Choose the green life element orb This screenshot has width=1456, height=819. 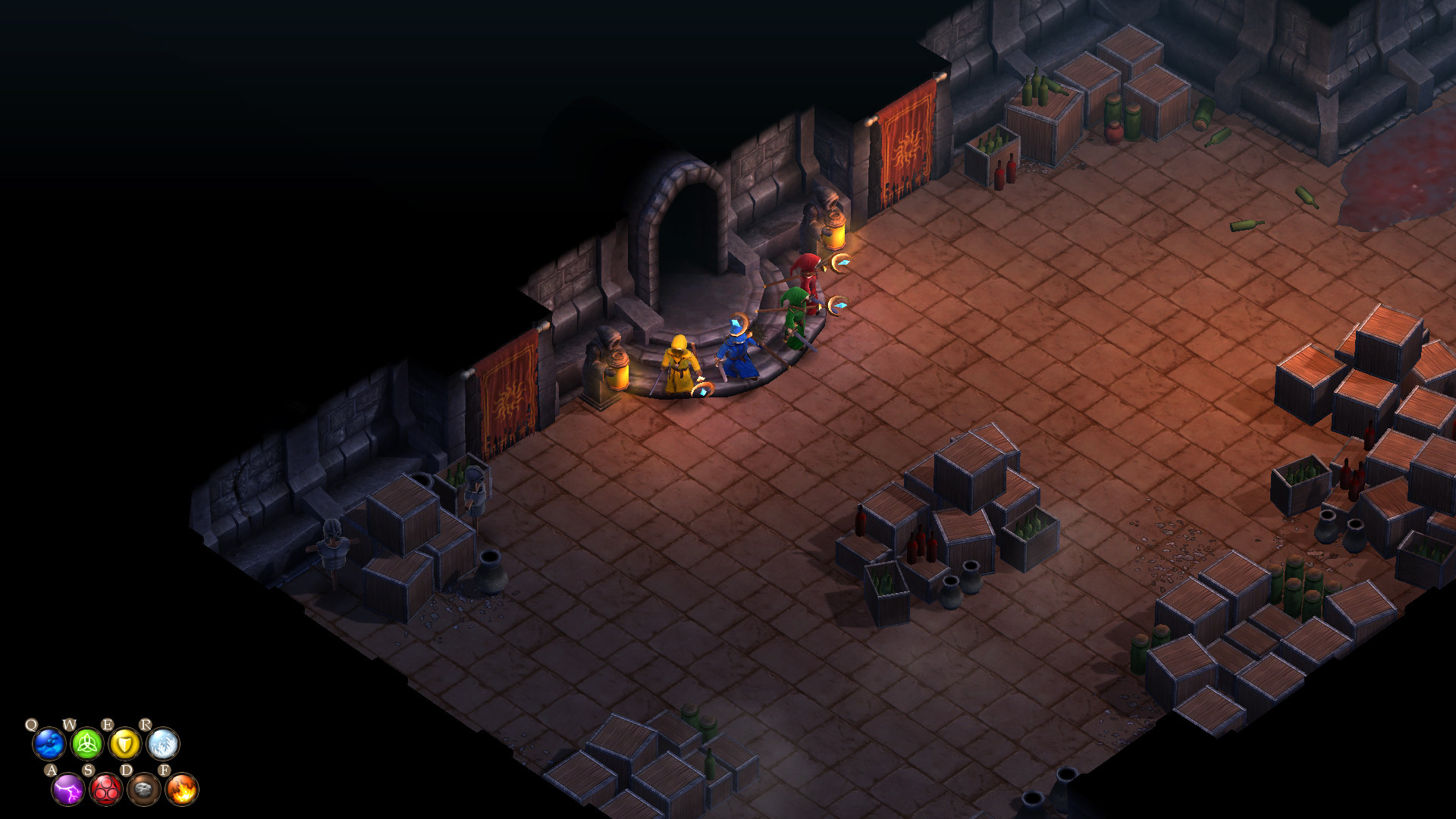point(87,744)
